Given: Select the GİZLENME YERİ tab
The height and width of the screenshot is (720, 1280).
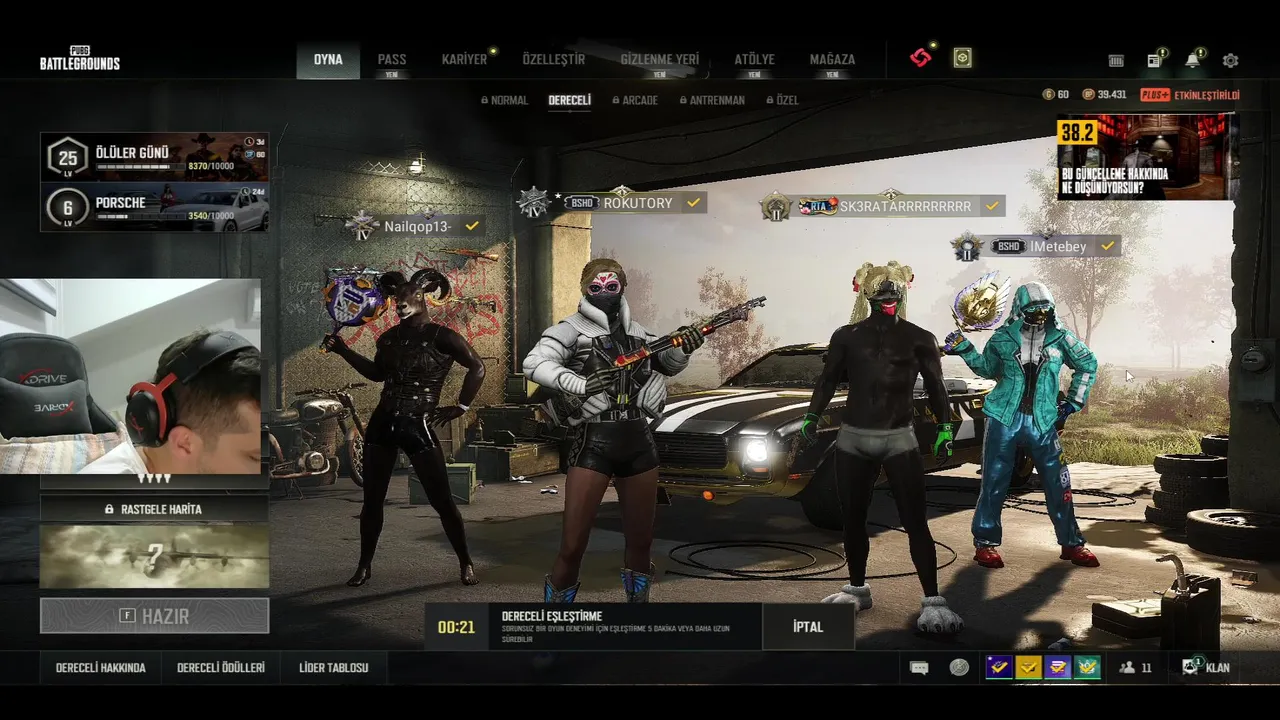Looking at the screenshot, I should pos(659,60).
